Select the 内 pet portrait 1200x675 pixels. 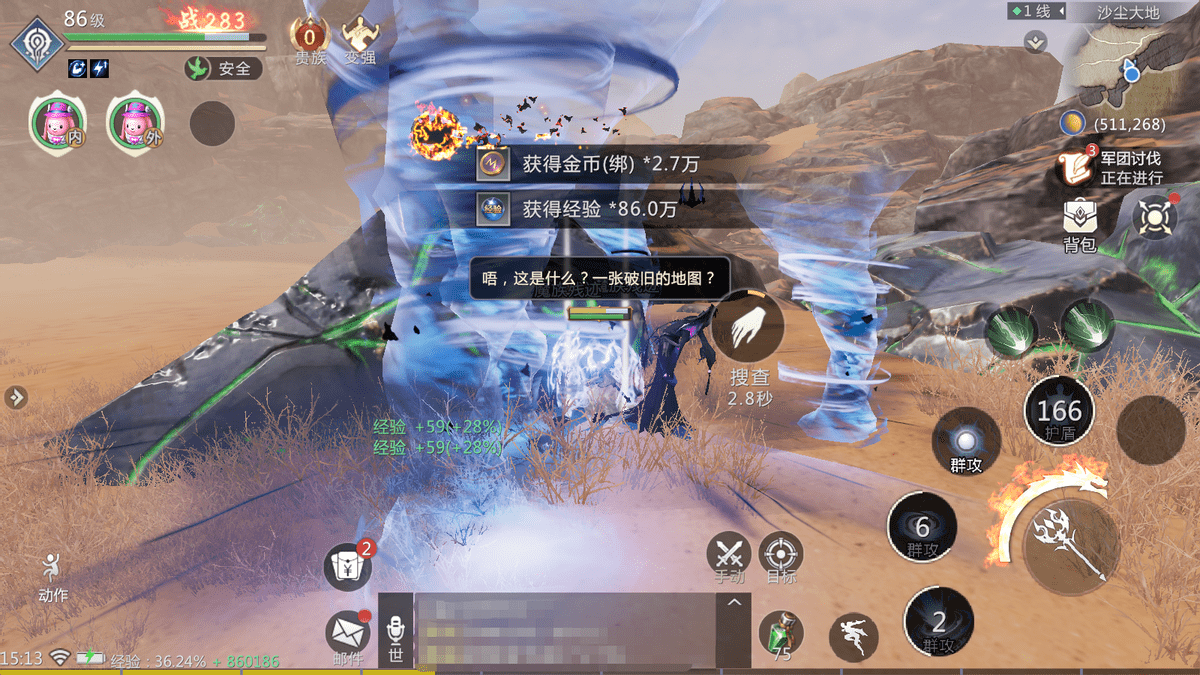tap(56, 122)
